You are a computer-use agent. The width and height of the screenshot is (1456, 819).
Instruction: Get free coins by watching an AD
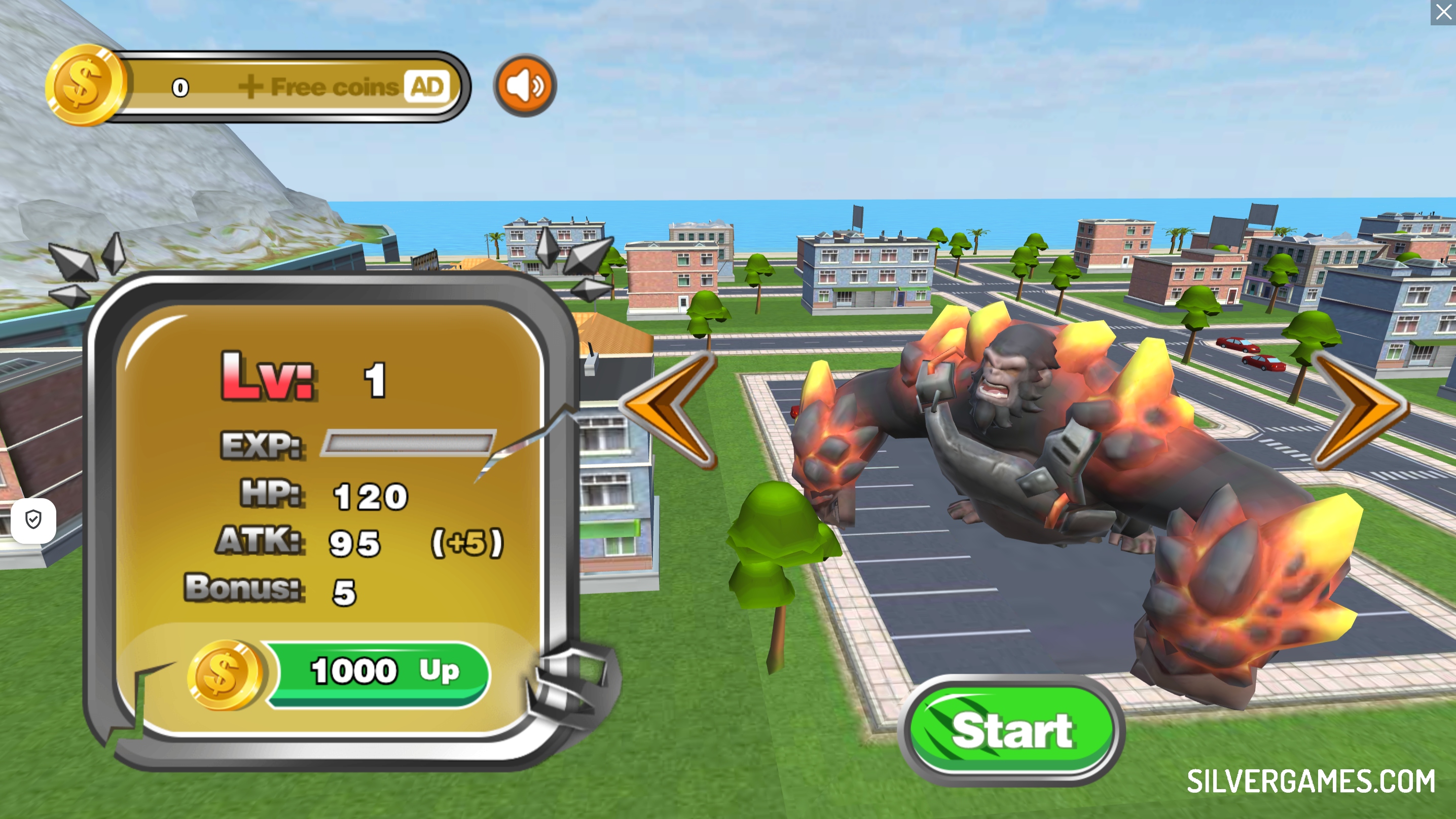point(345,87)
